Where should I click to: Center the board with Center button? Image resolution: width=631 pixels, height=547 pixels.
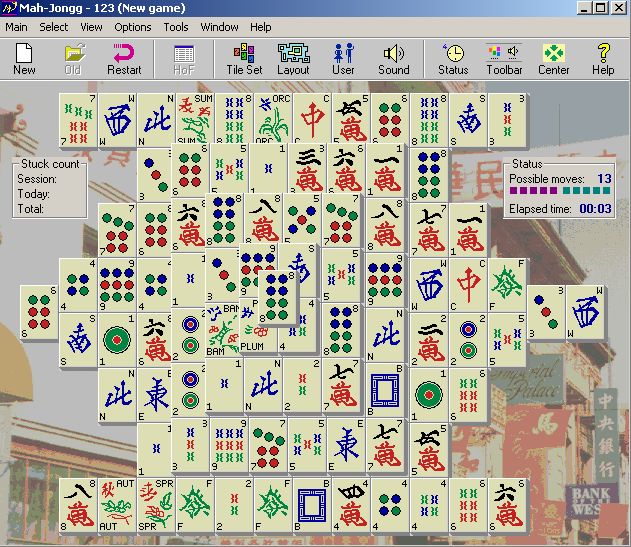[553, 59]
